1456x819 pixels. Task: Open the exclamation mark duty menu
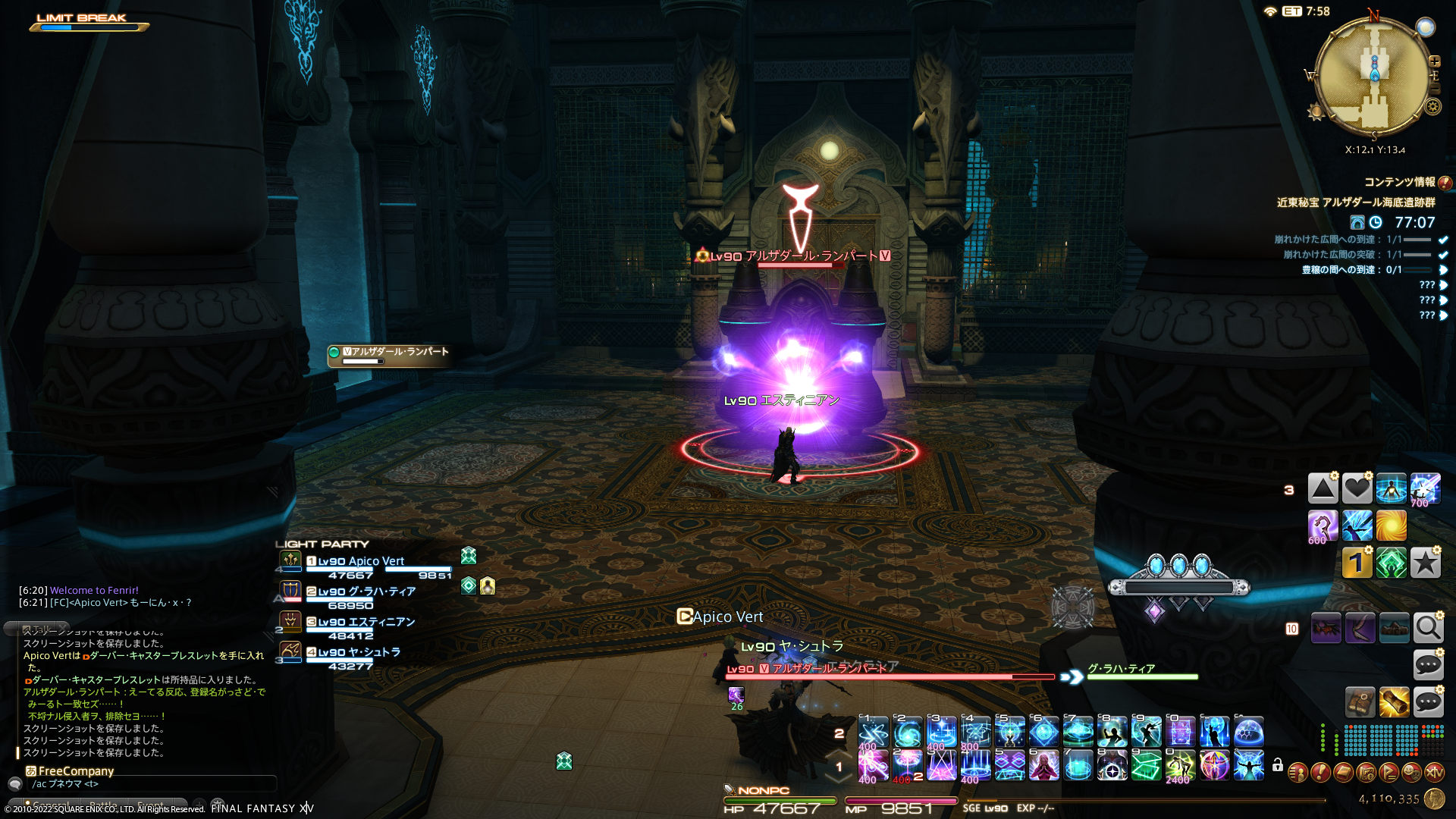tap(1320, 773)
